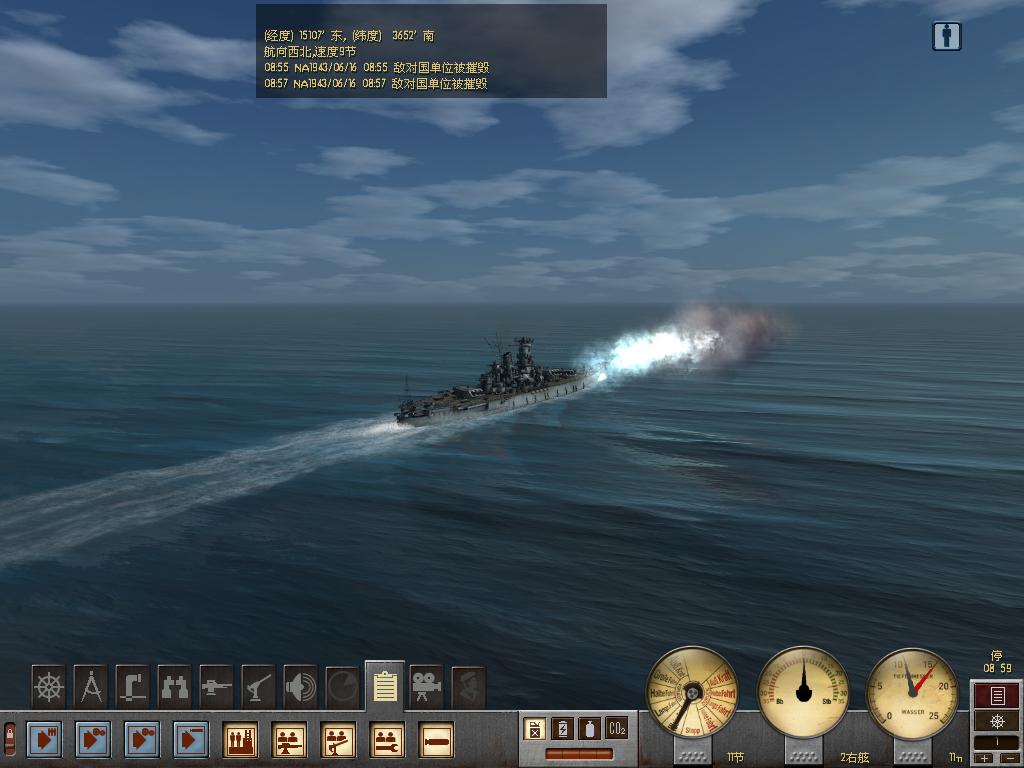Screen dimensions: 1024x768
Task: Switch to the movie camera view
Action: click(427, 687)
